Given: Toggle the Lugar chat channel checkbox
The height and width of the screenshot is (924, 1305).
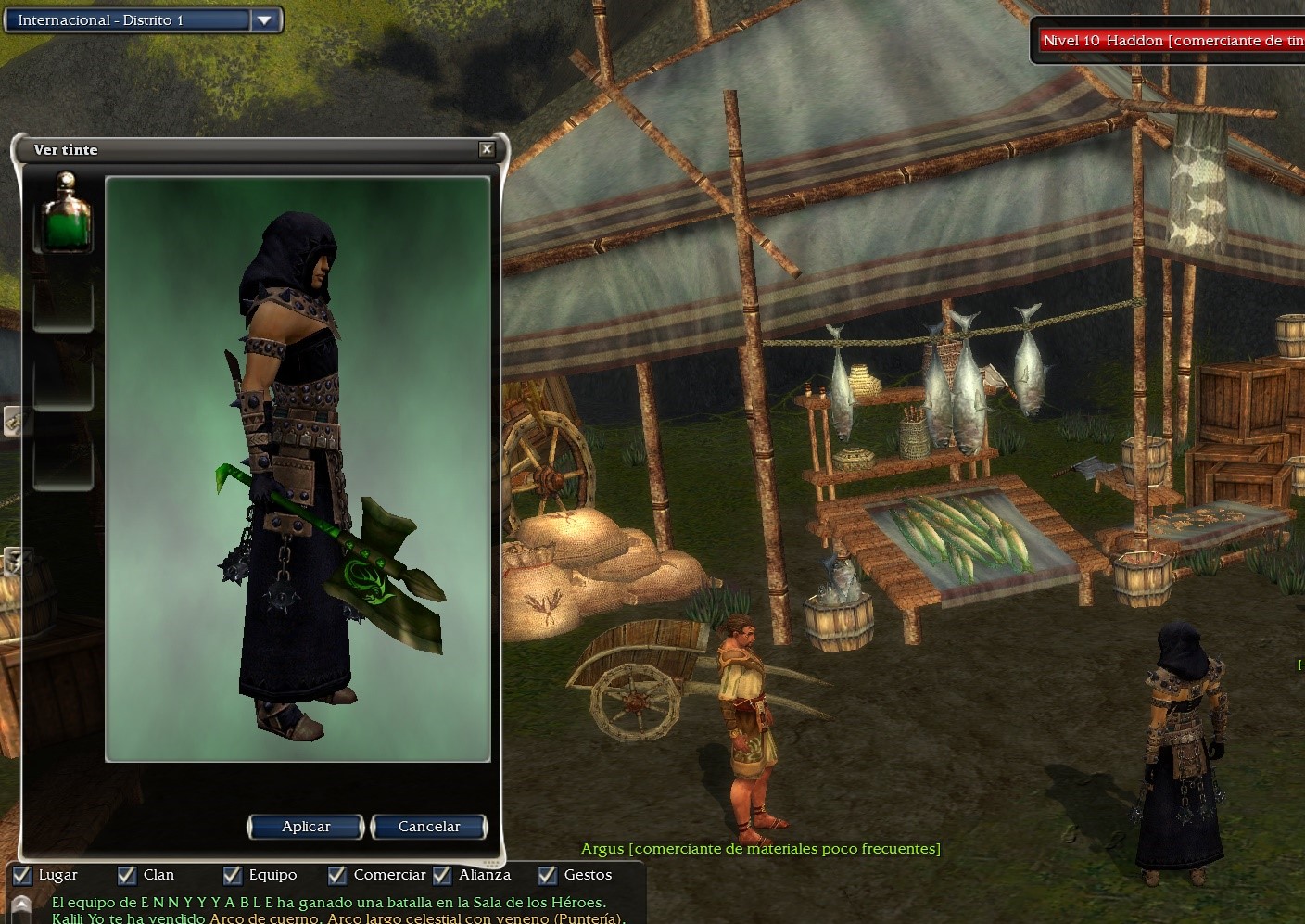Looking at the screenshot, I should click(x=22, y=875).
